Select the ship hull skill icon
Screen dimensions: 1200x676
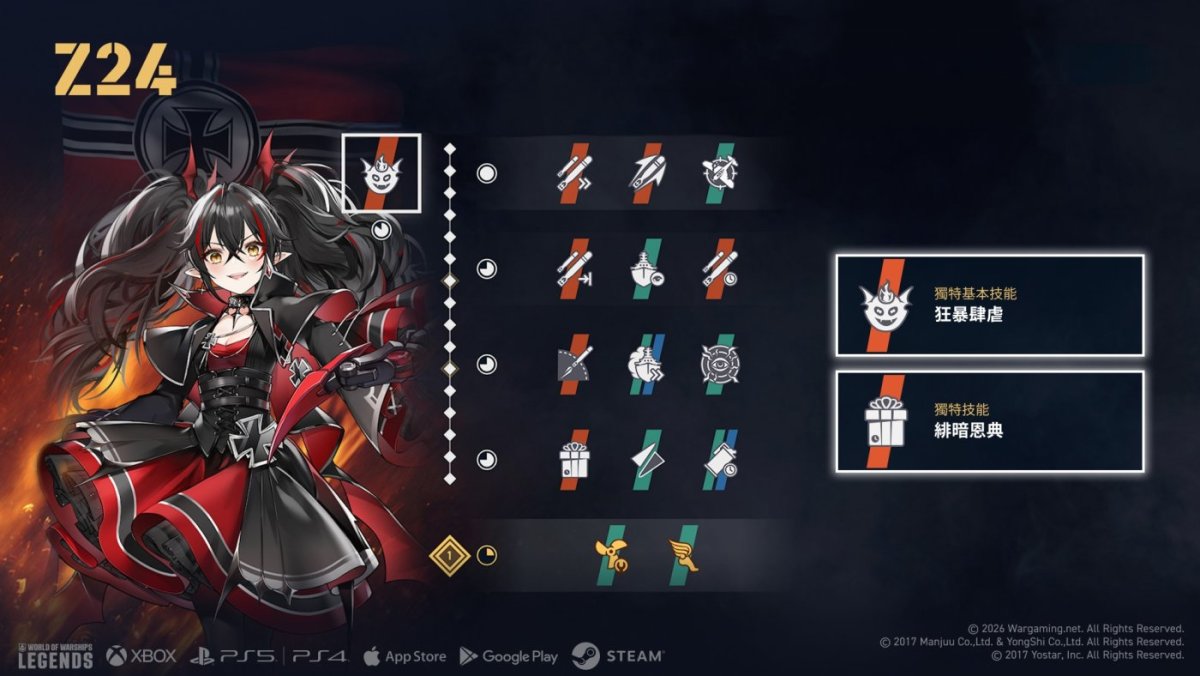pos(646,268)
